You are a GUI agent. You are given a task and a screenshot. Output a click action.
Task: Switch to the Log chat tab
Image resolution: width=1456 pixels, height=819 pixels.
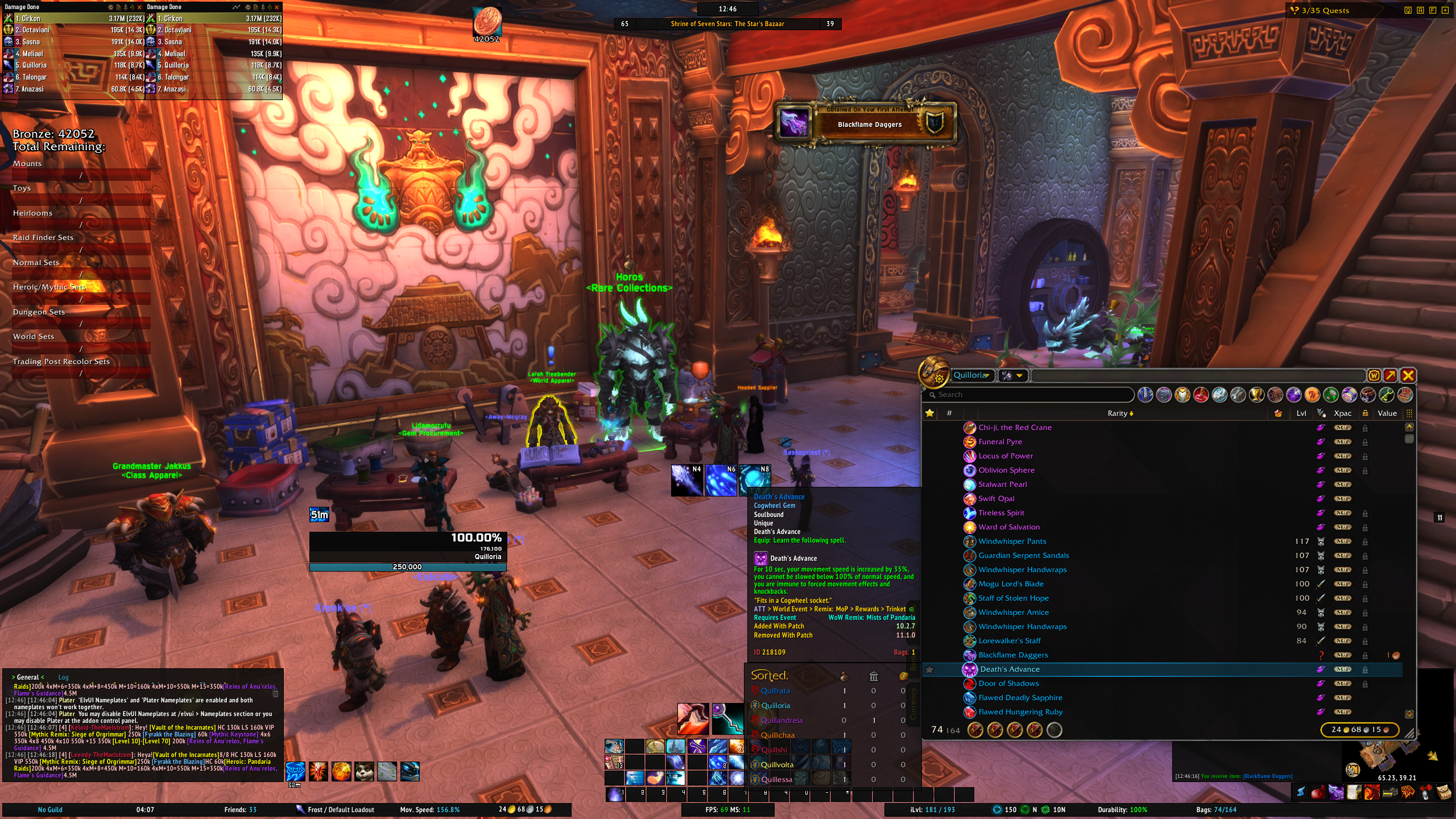tap(63, 677)
